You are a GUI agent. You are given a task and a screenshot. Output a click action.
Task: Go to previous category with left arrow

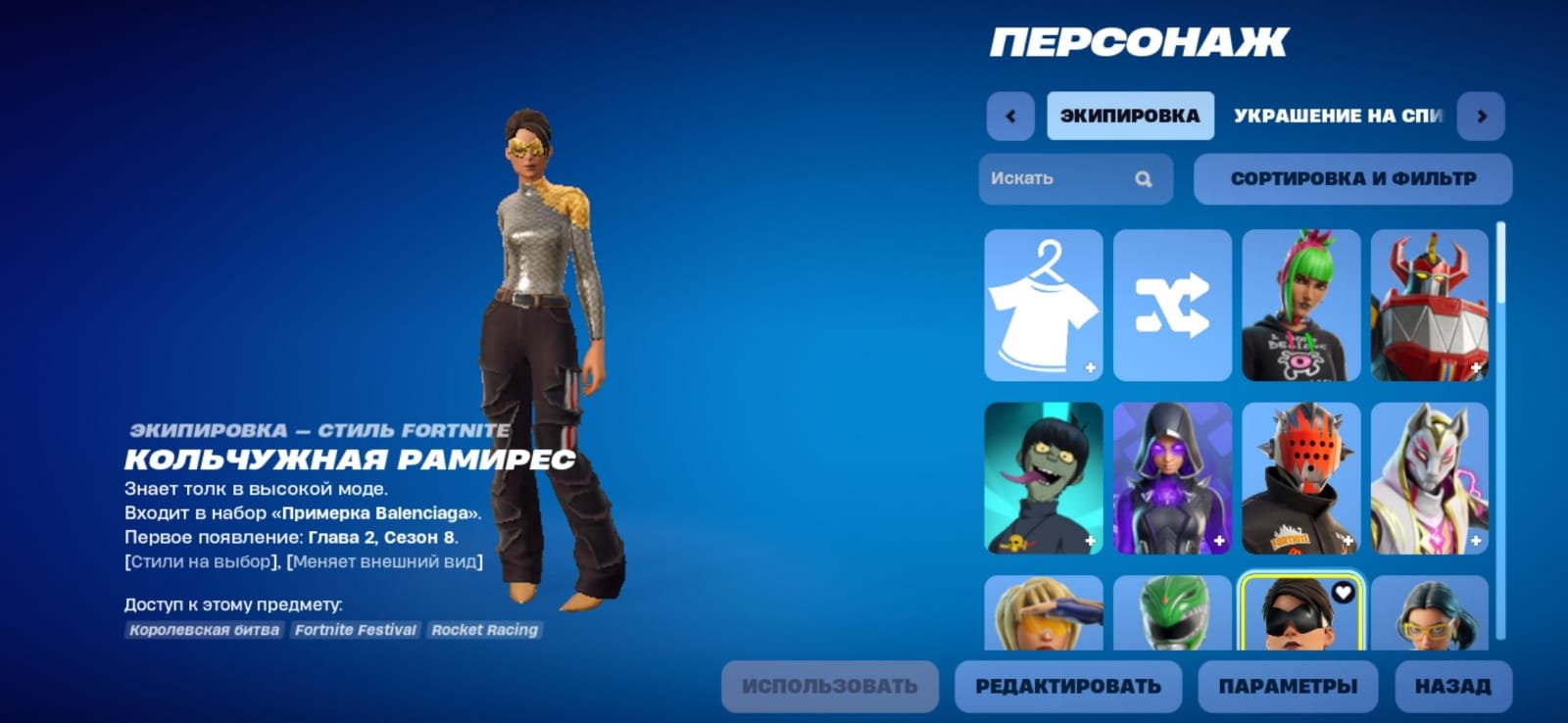coord(1009,115)
